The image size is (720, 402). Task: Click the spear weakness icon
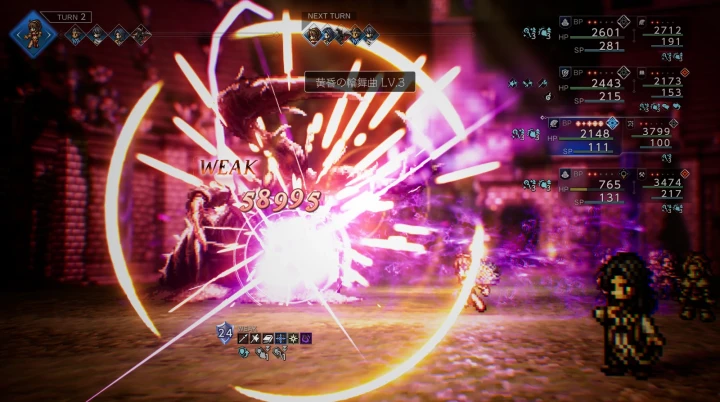coord(244,339)
